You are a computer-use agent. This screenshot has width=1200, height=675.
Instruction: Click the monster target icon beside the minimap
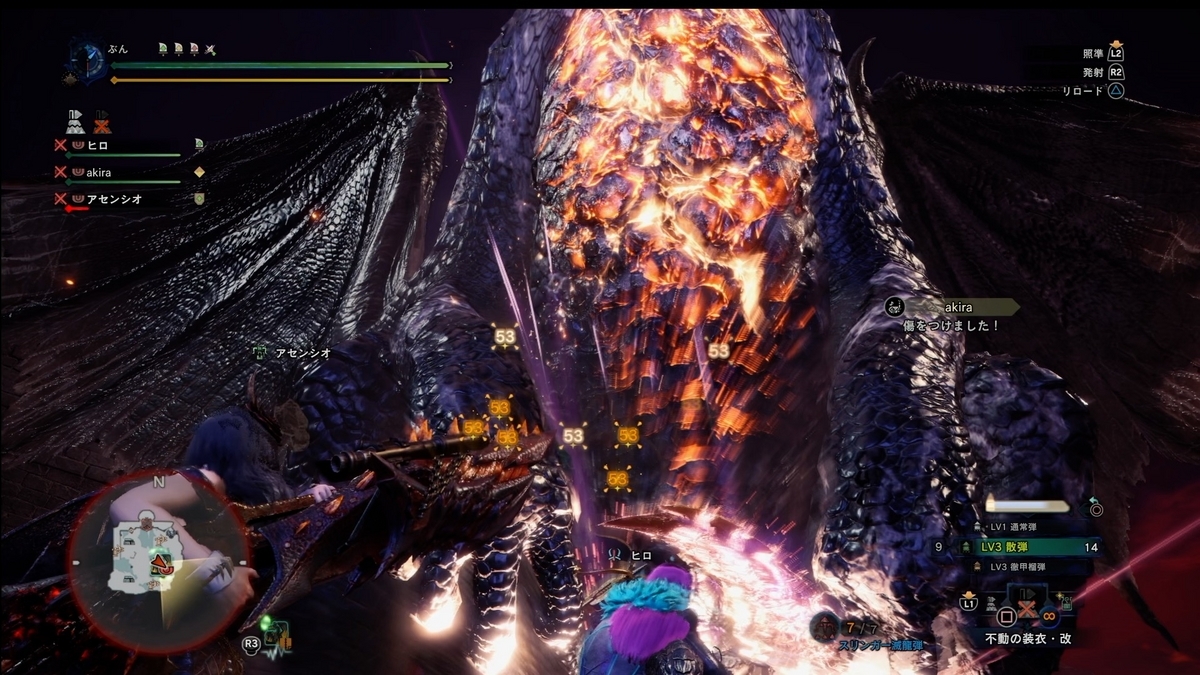[278, 635]
